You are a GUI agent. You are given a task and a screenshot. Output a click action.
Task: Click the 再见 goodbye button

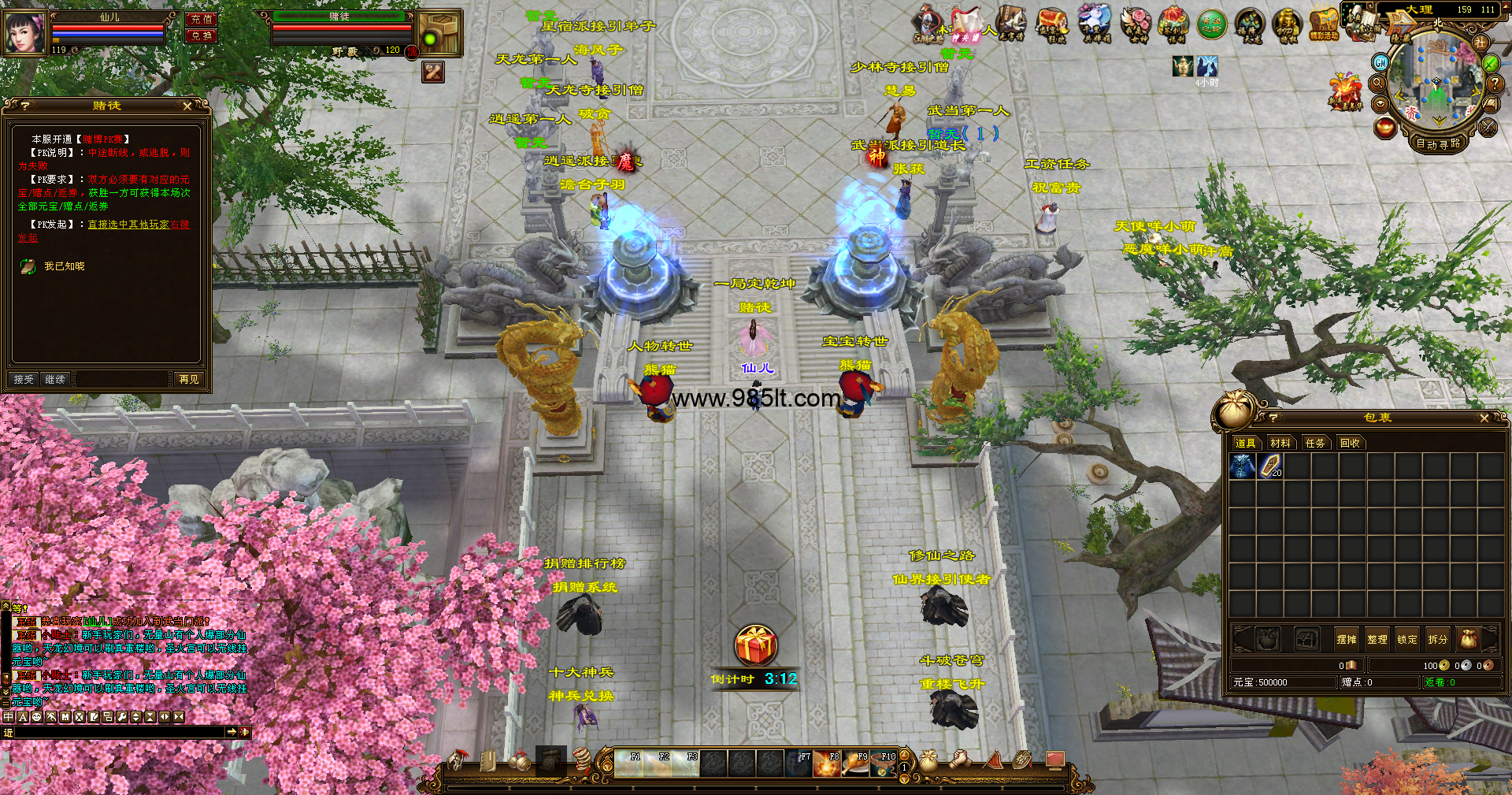click(x=189, y=379)
